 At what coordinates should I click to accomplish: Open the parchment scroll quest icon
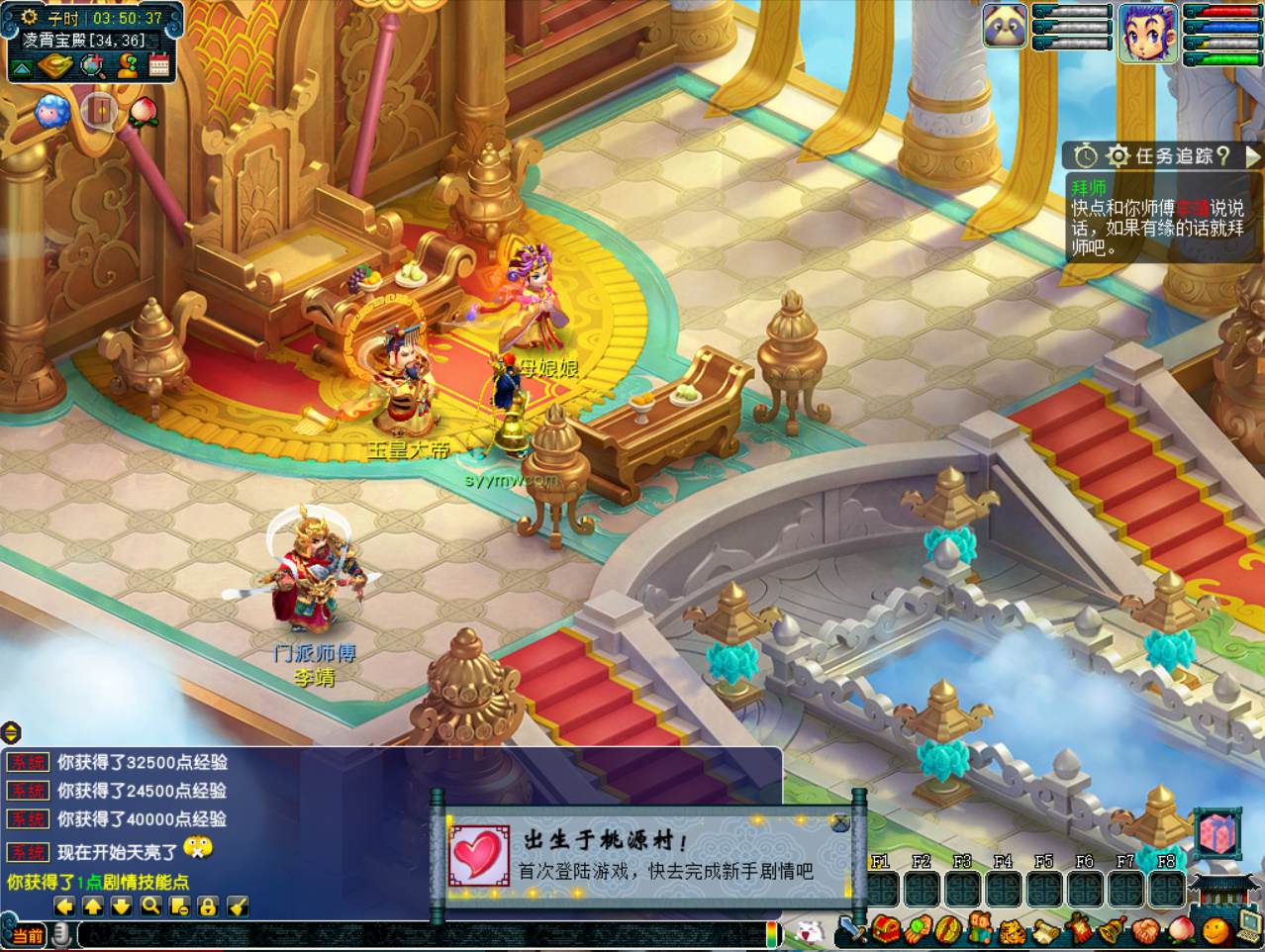point(1046,930)
